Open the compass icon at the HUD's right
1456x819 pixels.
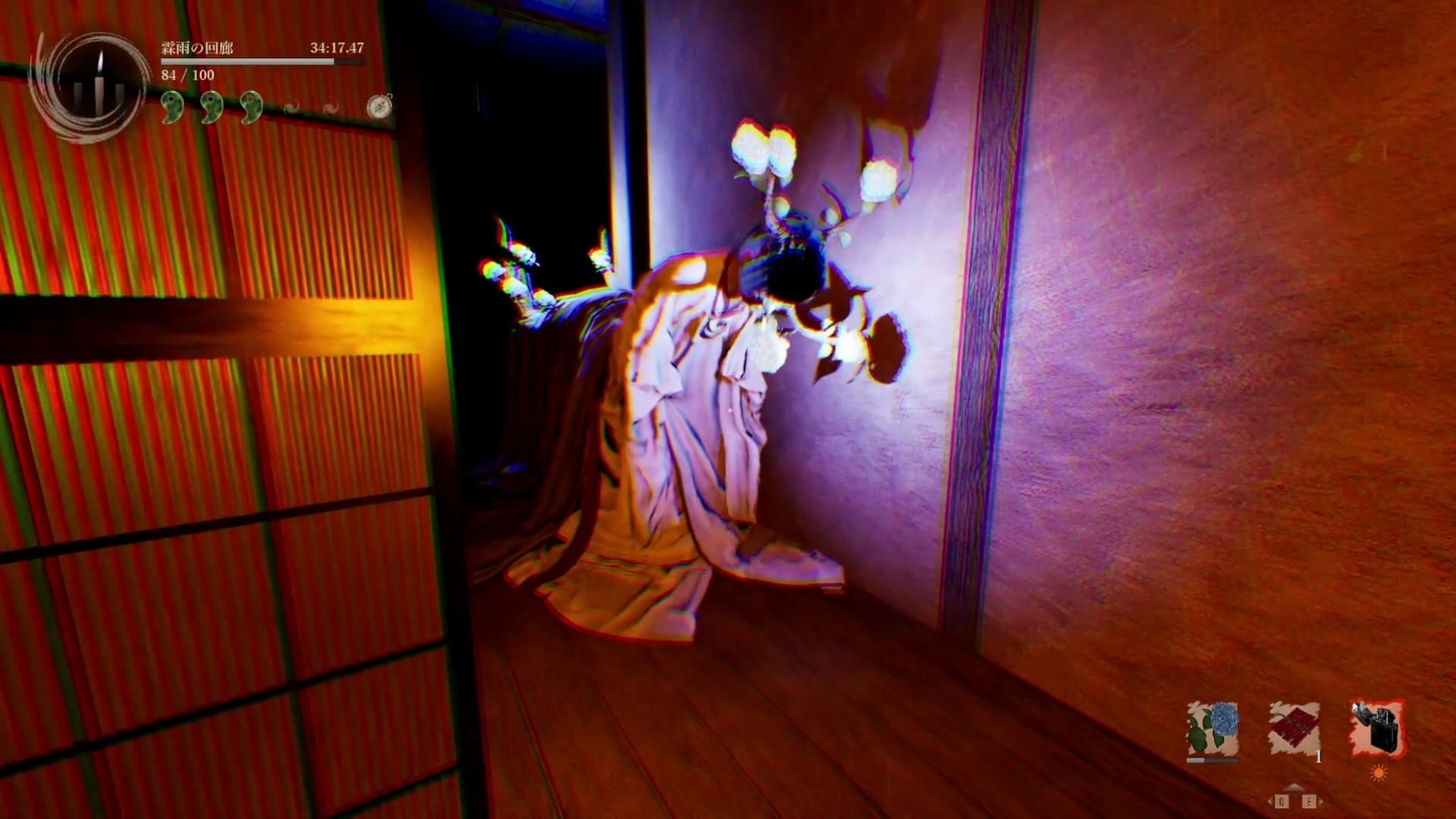(x=379, y=106)
